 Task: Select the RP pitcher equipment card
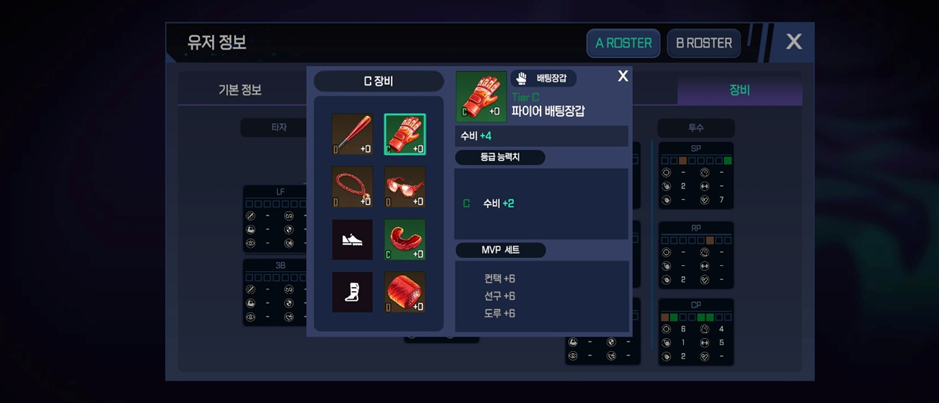[x=696, y=255]
